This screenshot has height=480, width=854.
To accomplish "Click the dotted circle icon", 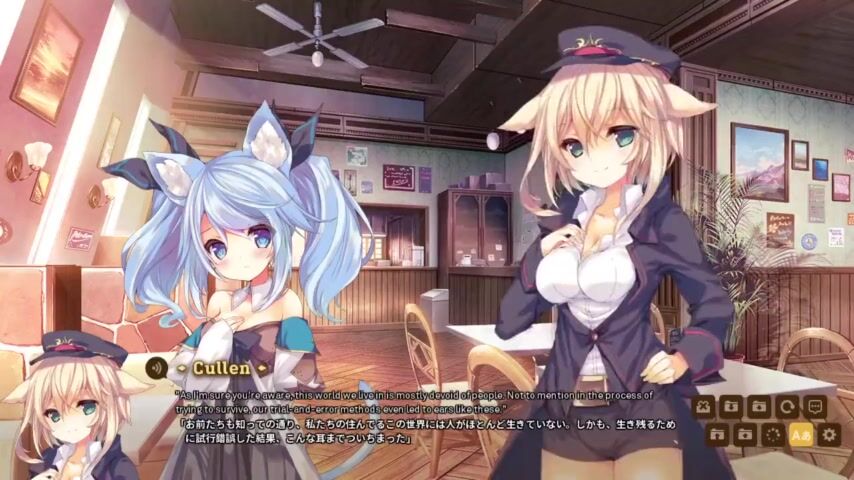I will point(772,435).
